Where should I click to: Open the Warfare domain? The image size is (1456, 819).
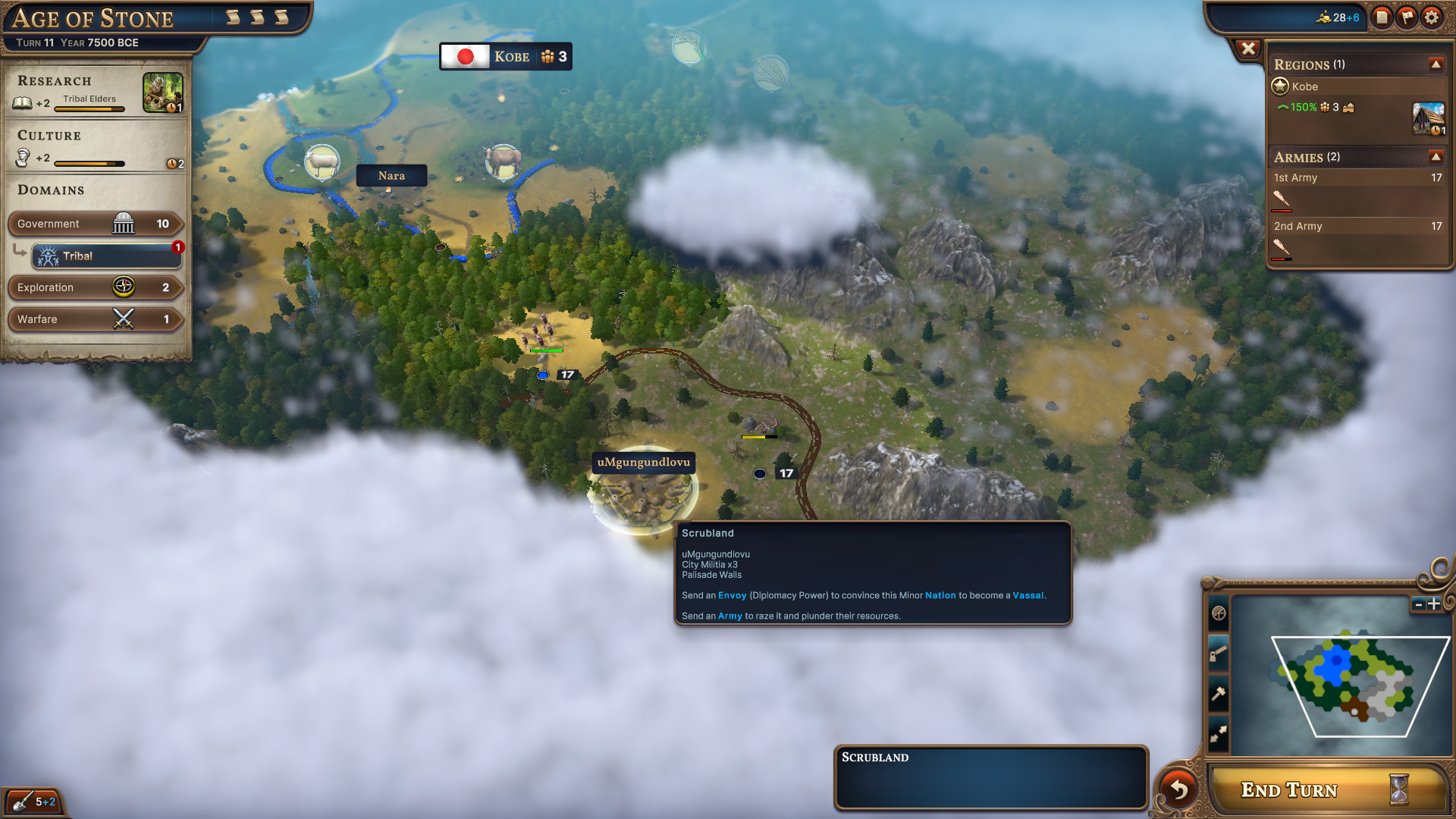click(95, 319)
